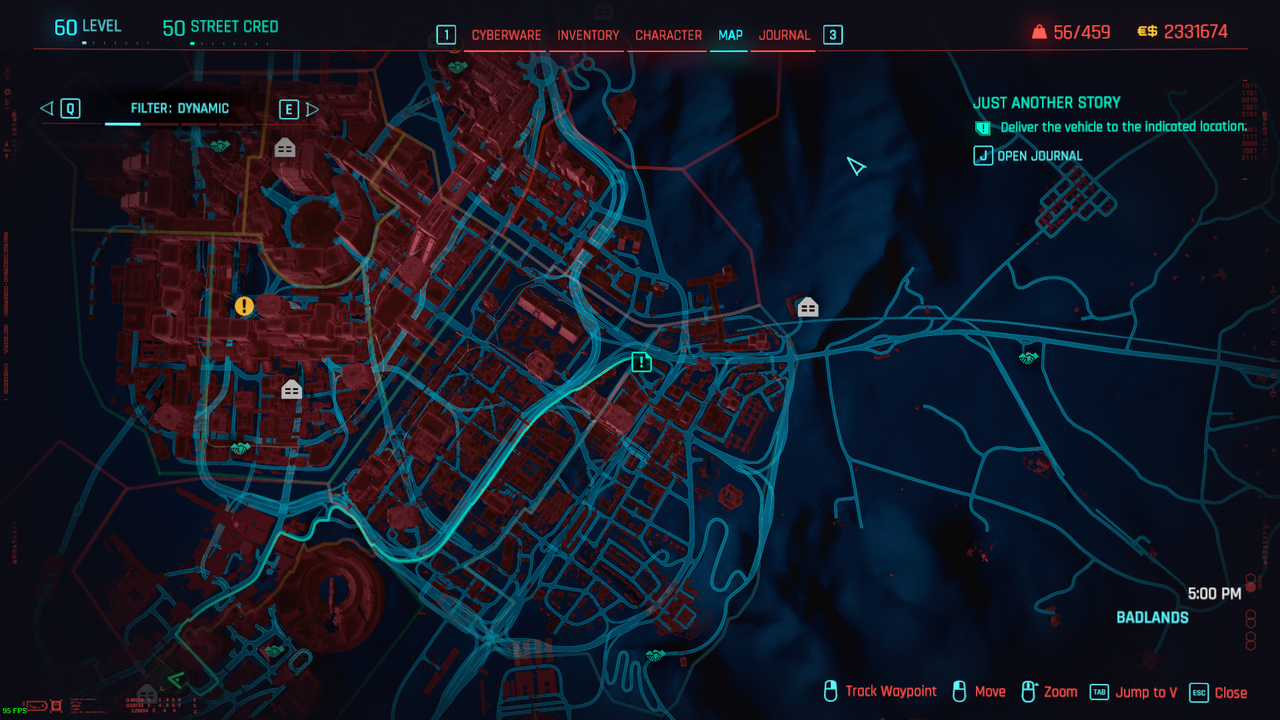The width and height of the screenshot is (1280, 720).
Task: Select the yellow exclamation quest marker
Action: click(244, 306)
